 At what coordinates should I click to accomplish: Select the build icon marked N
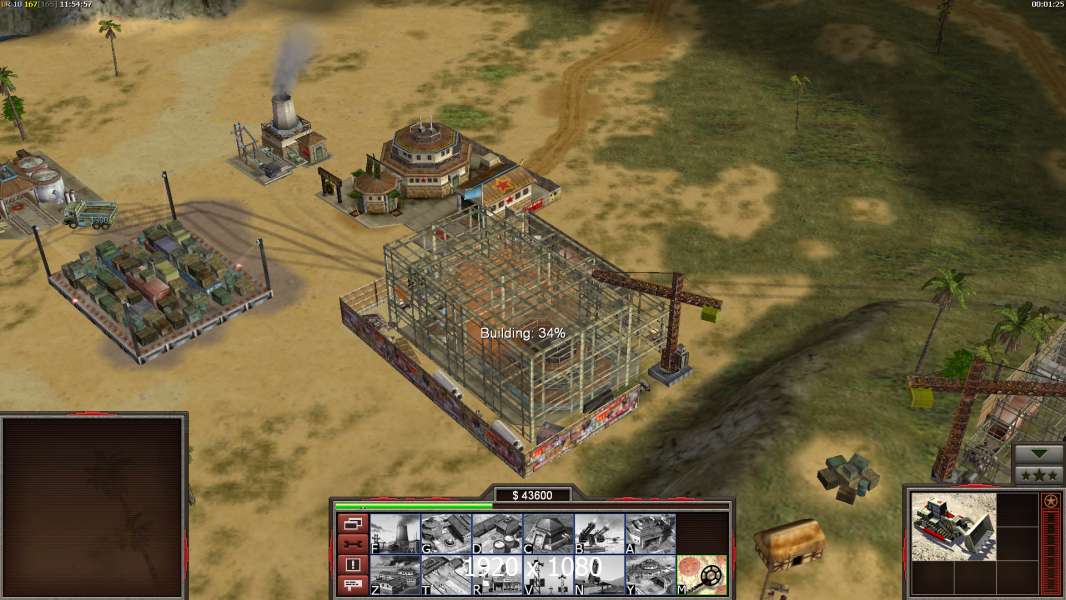coord(599,575)
